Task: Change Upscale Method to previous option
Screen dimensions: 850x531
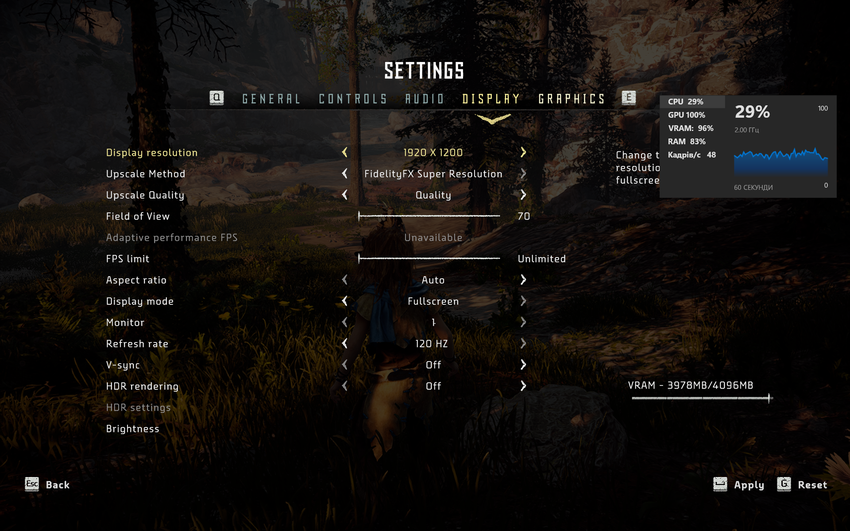Action: [x=345, y=174]
